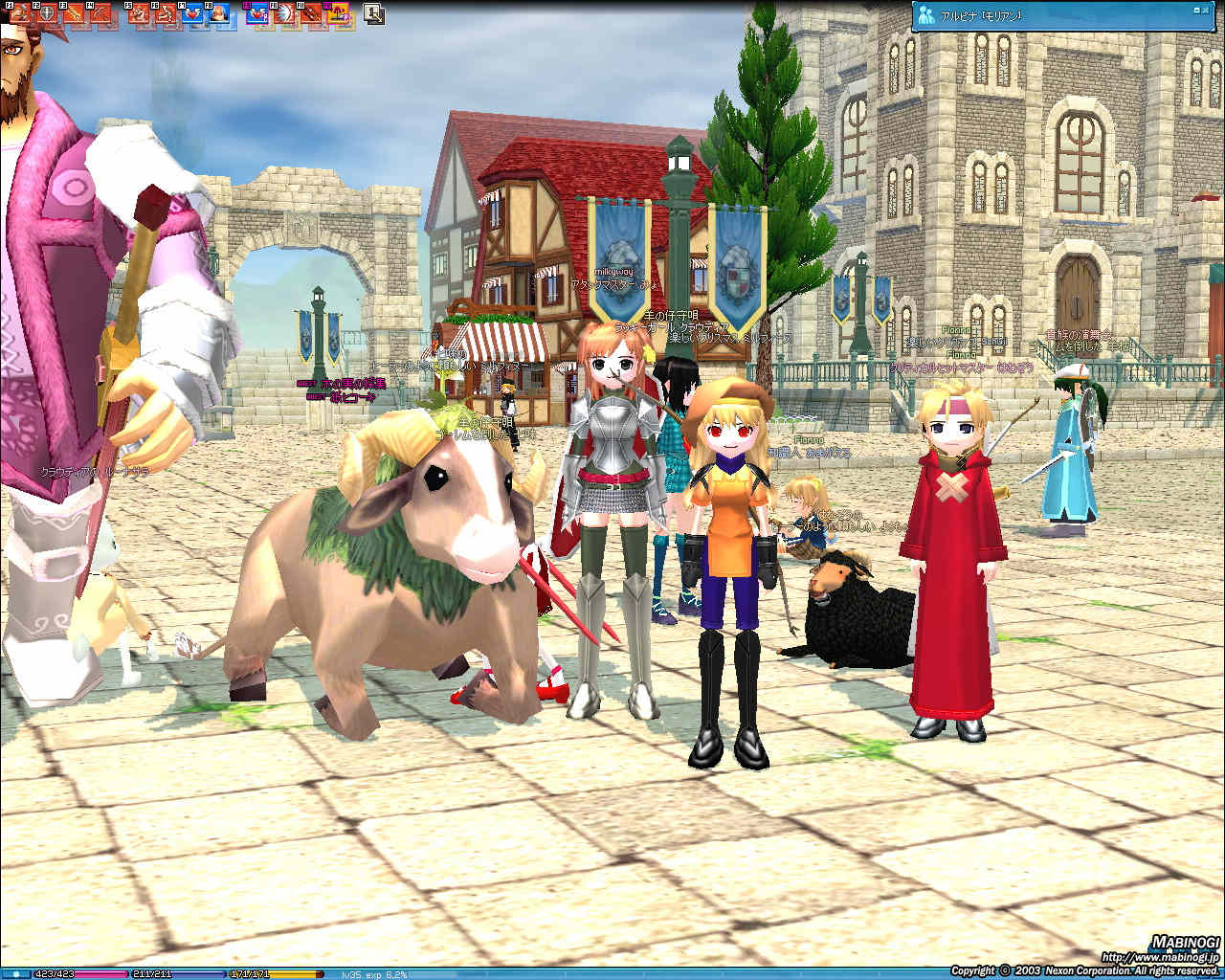Toggle the hotkey bar expand button
This screenshot has width=1225, height=980.
pos(374,14)
